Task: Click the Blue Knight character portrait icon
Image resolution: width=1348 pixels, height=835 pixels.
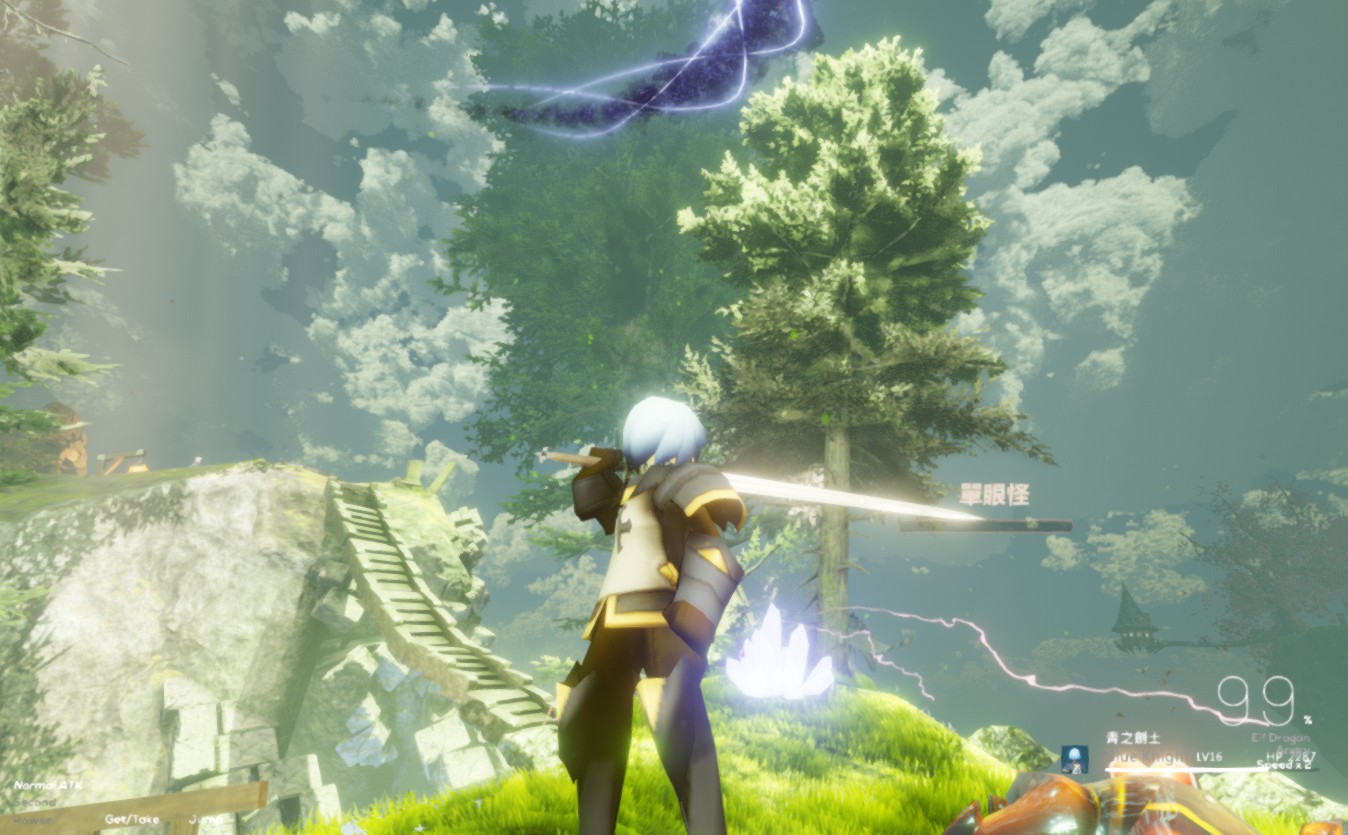Action: pos(1074,761)
